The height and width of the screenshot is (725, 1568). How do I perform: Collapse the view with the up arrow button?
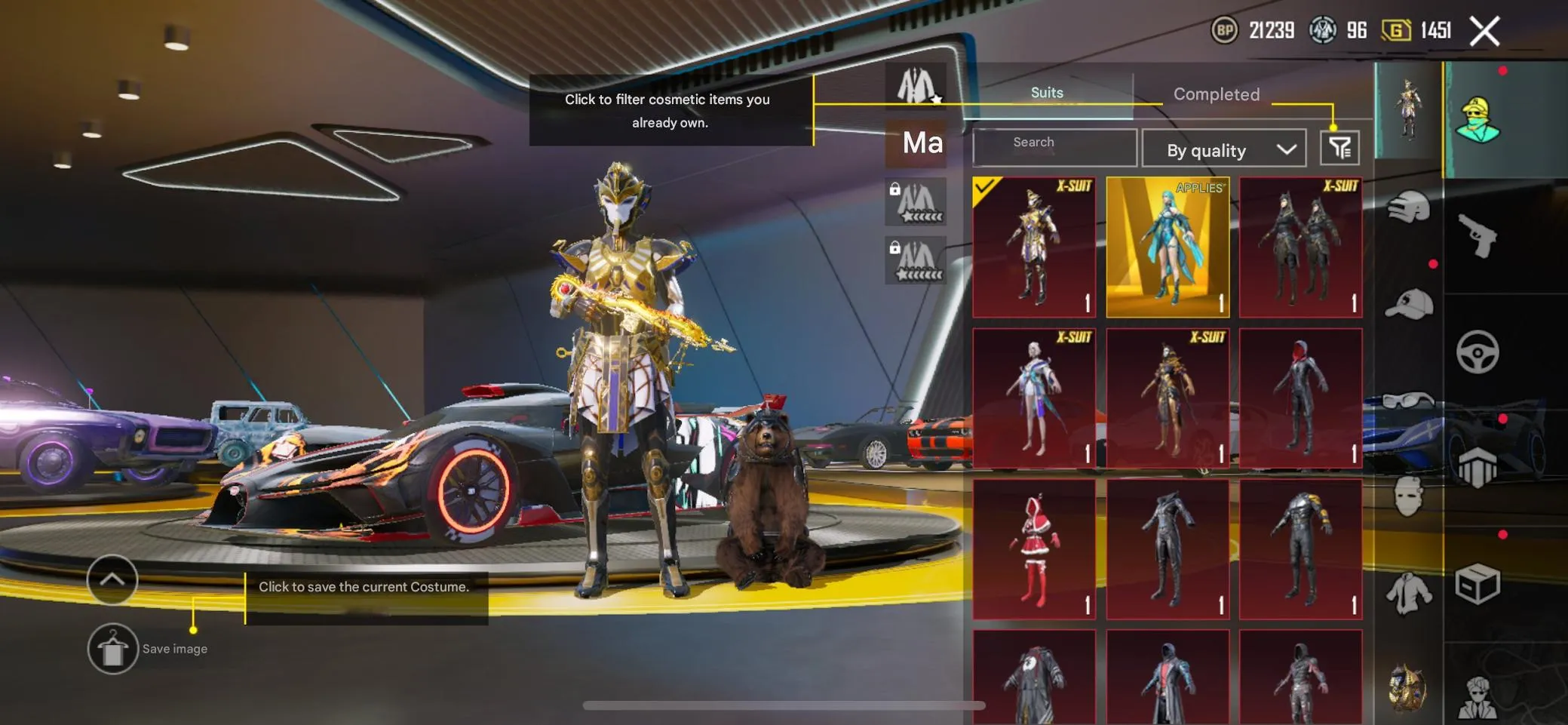pos(112,581)
